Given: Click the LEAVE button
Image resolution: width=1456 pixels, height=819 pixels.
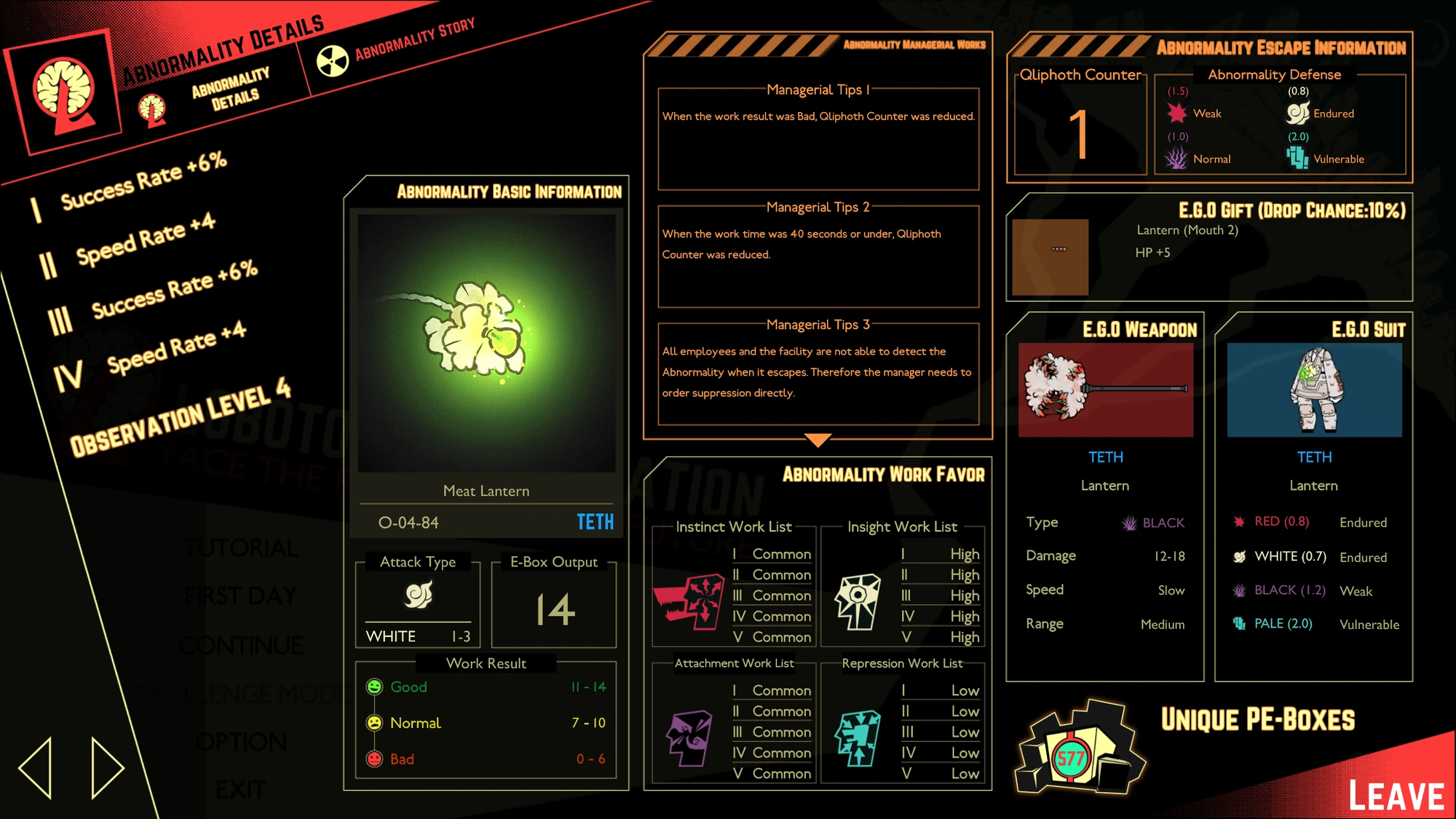Looking at the screenshot, I should coord(1398,794).
